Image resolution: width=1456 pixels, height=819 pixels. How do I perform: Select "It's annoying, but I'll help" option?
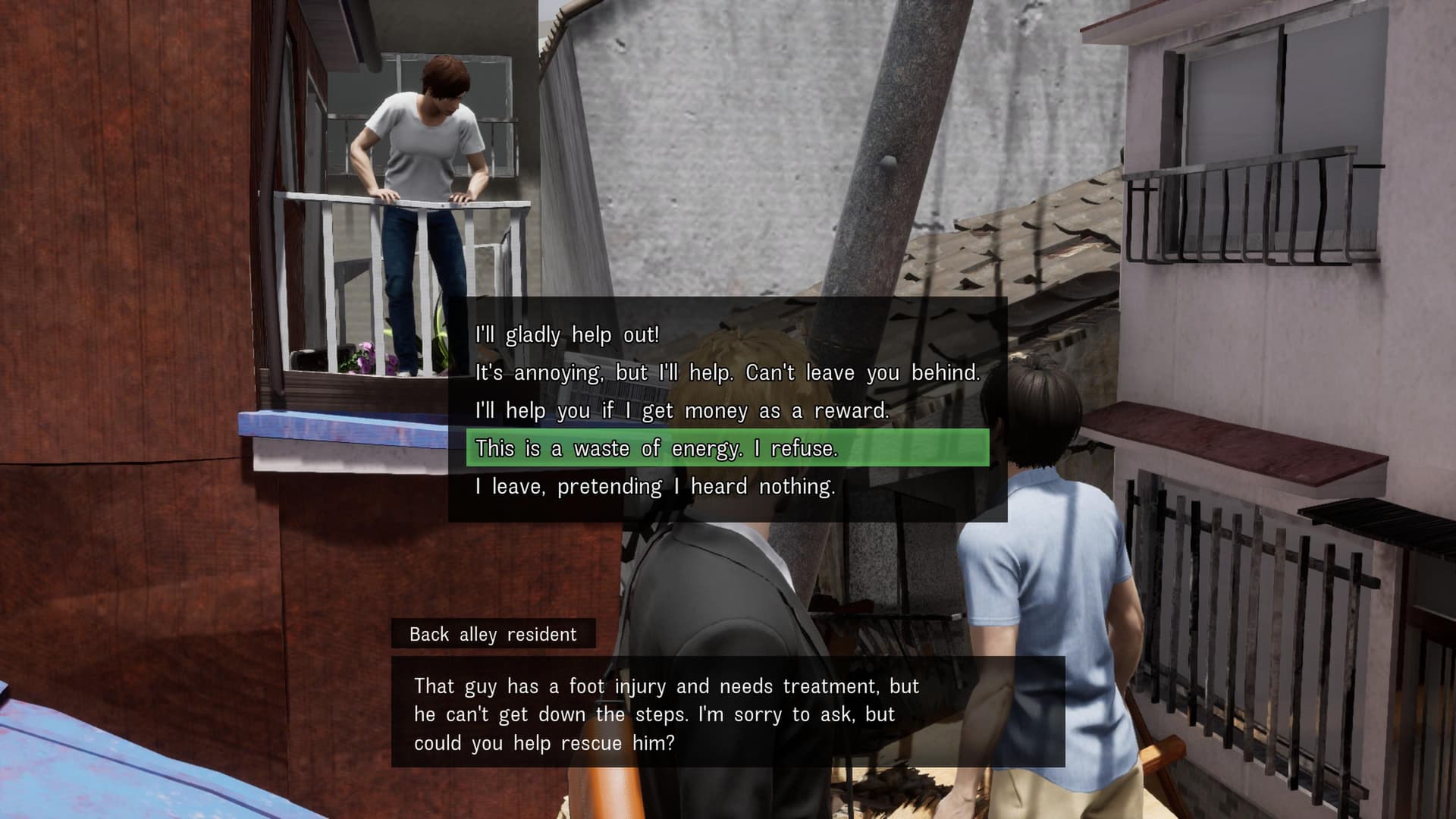point(726,372)
